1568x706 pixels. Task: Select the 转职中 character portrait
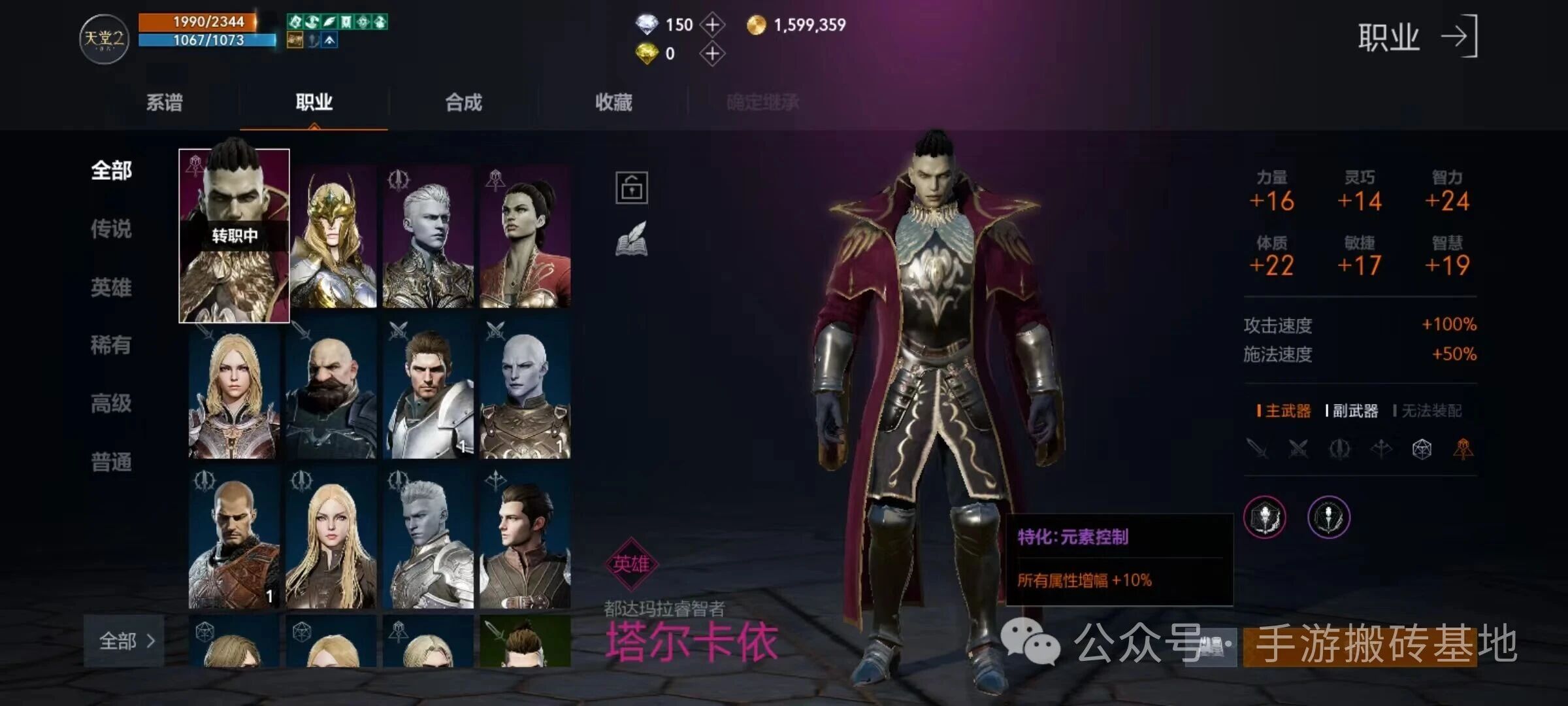[233, 235]
